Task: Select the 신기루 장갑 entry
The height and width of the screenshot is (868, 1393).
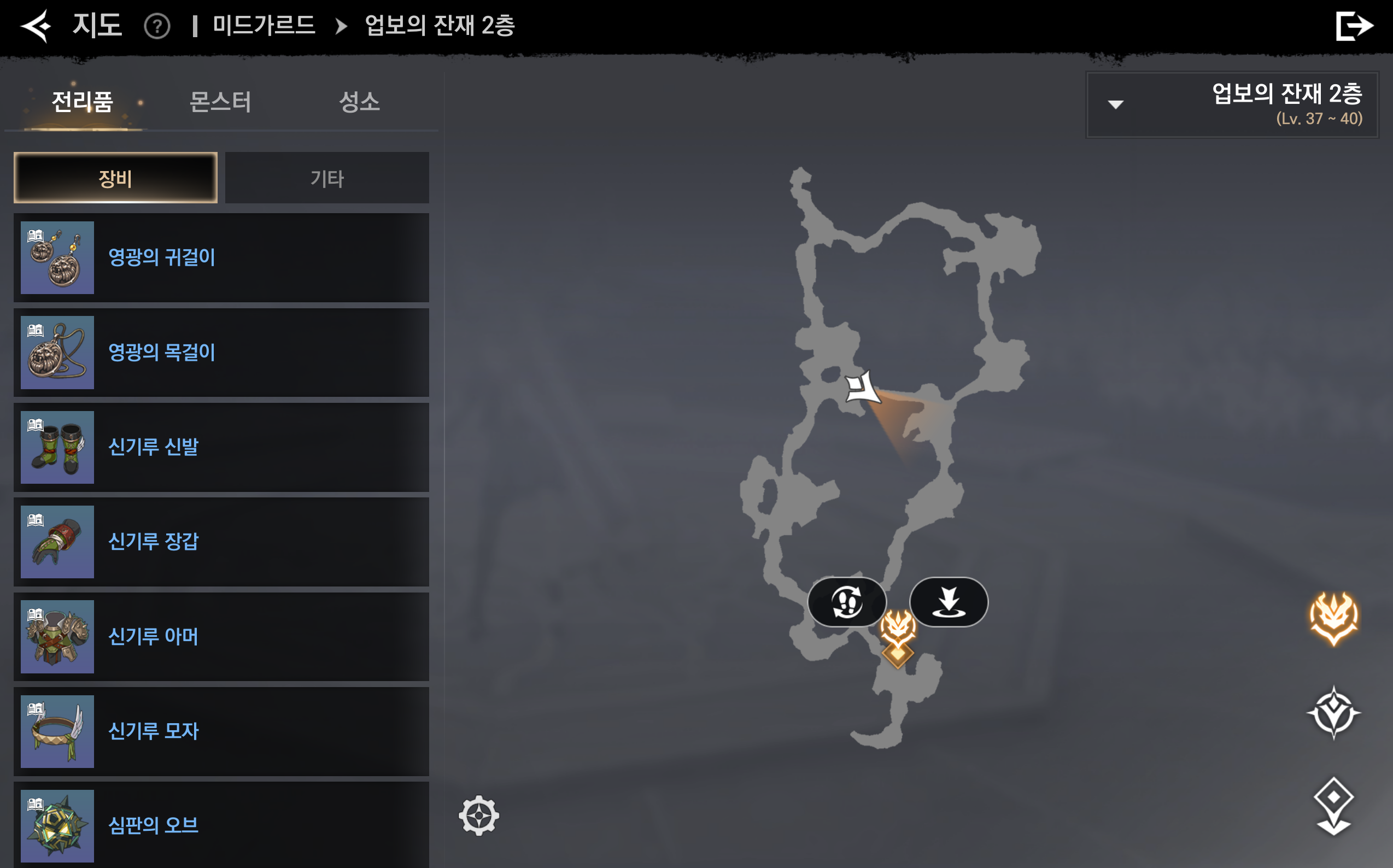Action: (x=221, y=542)
